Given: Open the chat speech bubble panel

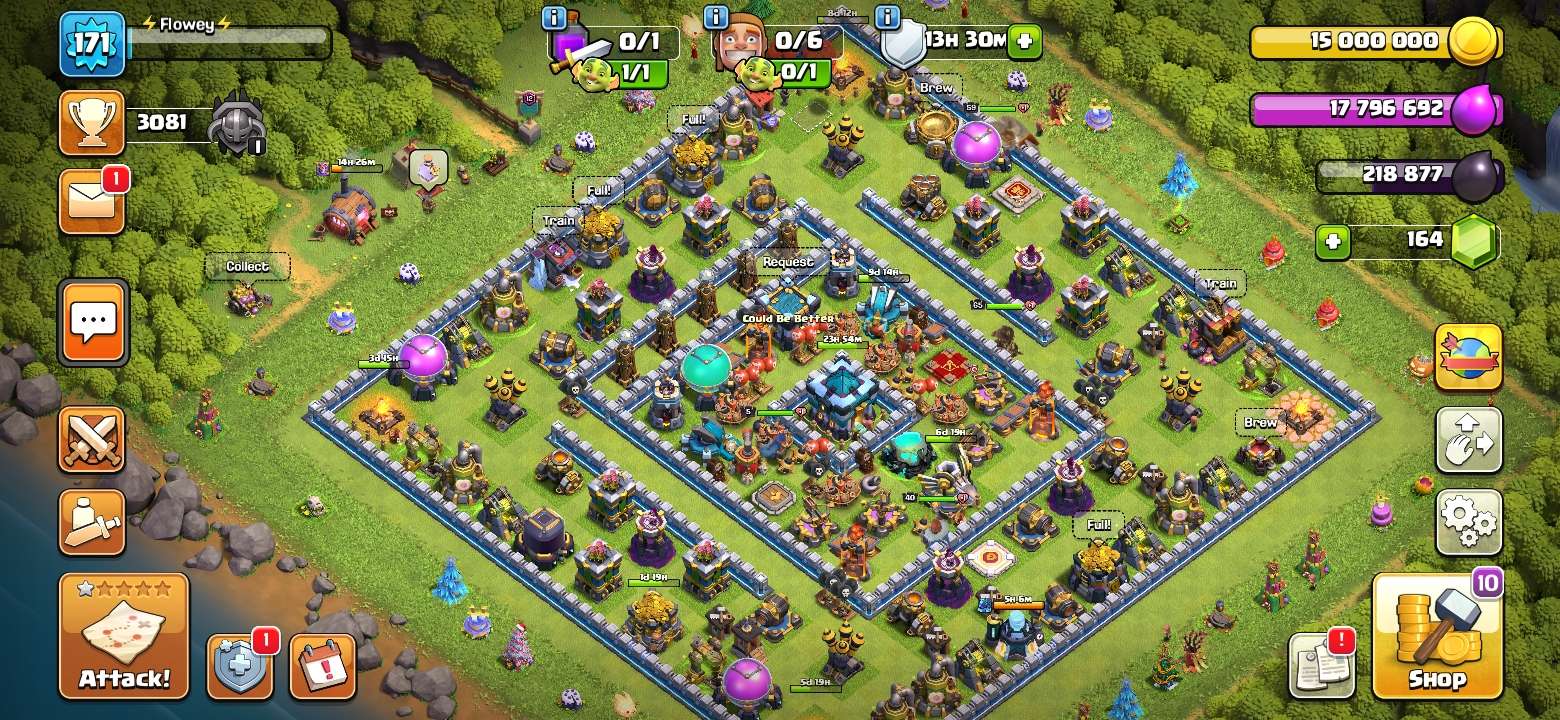Looking at the screenshot, I should (x=94, y=322).
